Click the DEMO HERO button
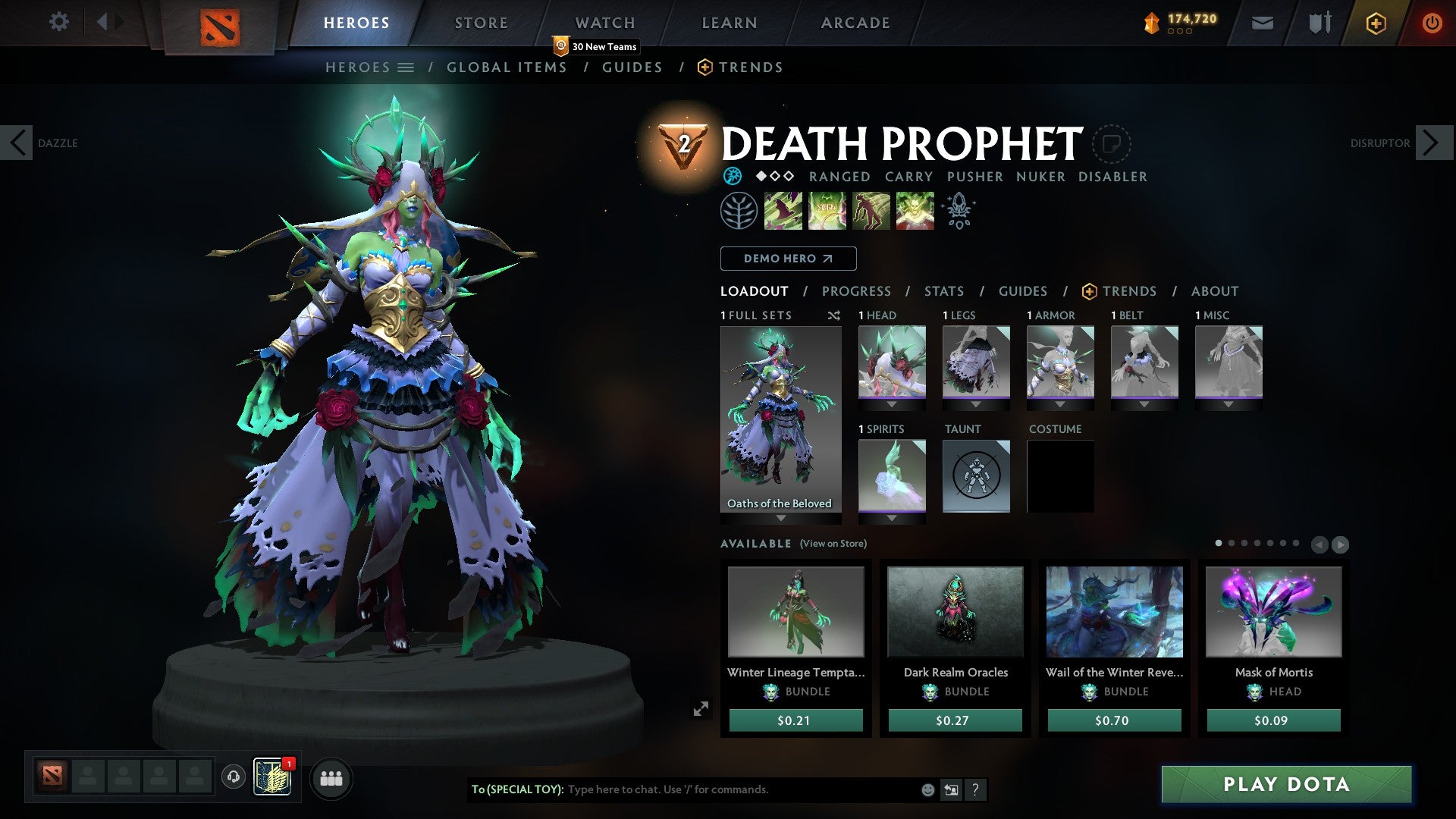The height and width of the screenshot is (819, 1456). pos(787,259)
